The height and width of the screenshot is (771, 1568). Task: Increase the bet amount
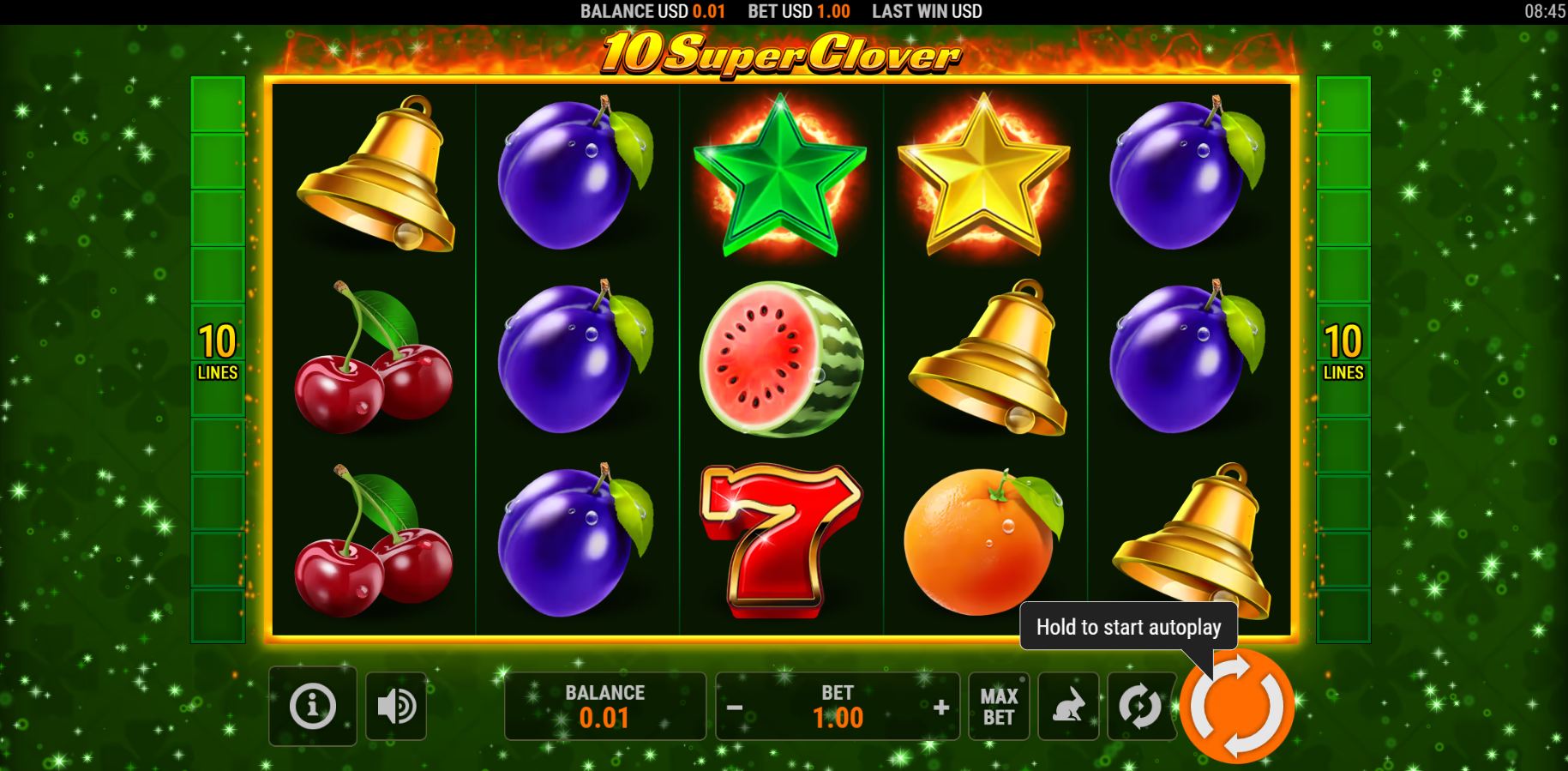[x=941, y=708]
